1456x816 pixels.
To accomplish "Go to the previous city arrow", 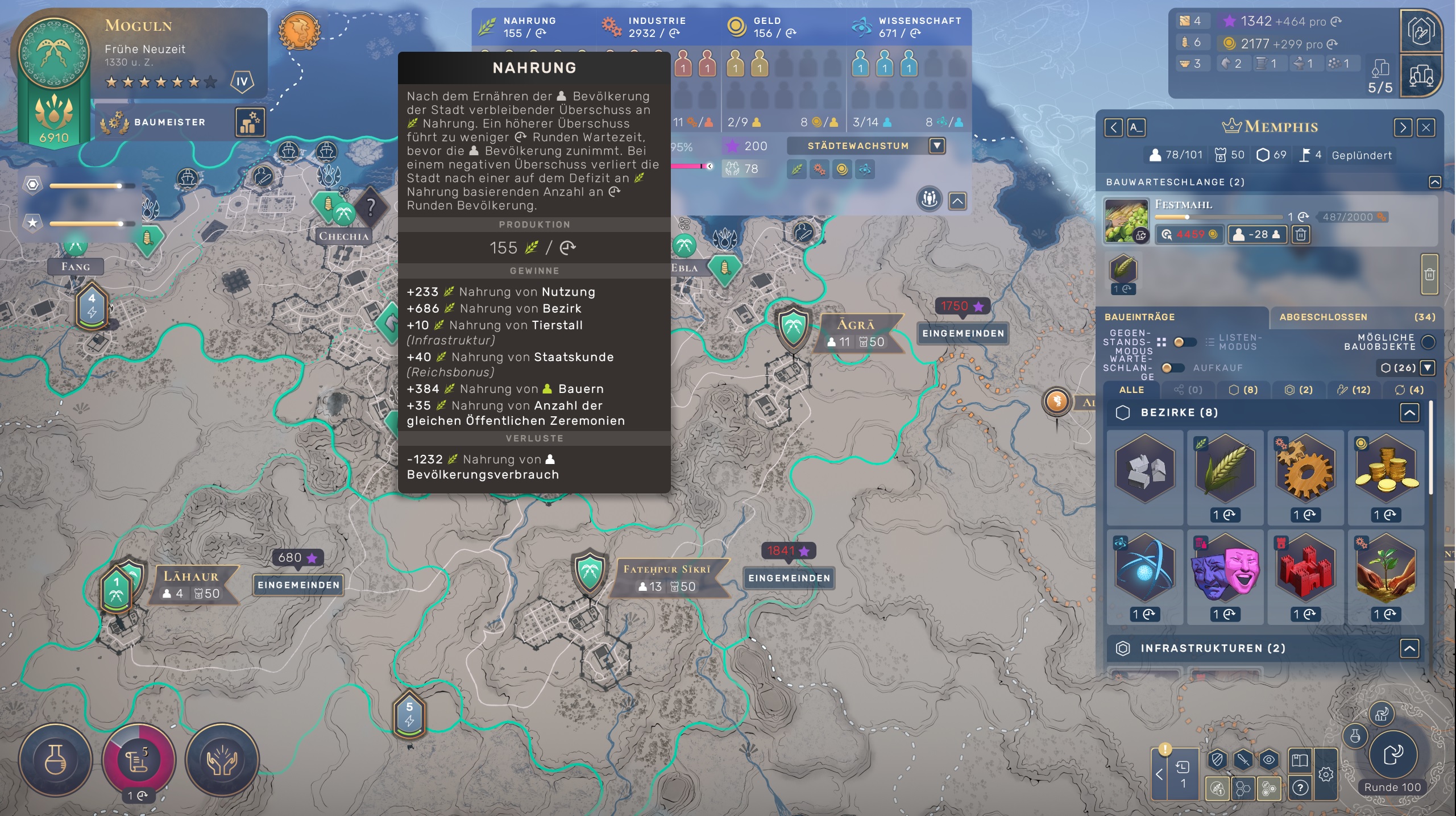I will (x=1113, y=127).
